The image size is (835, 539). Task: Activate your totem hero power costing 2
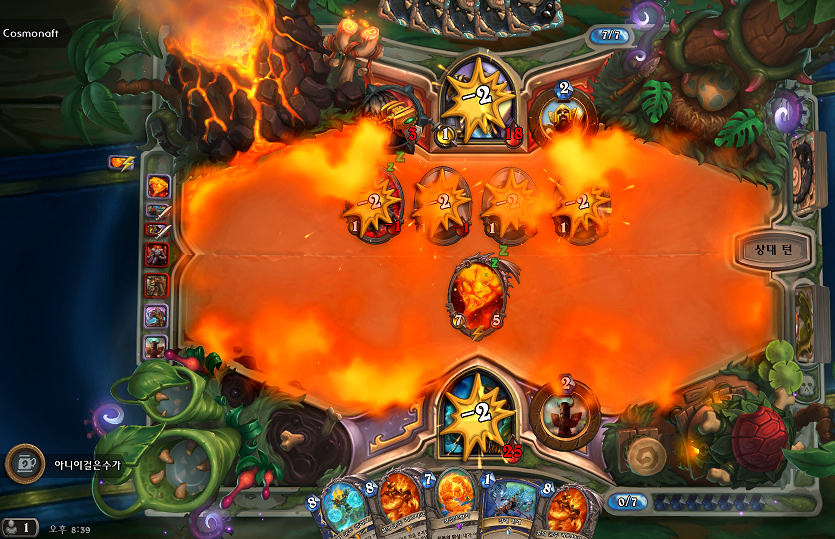(x=563, y=409)
